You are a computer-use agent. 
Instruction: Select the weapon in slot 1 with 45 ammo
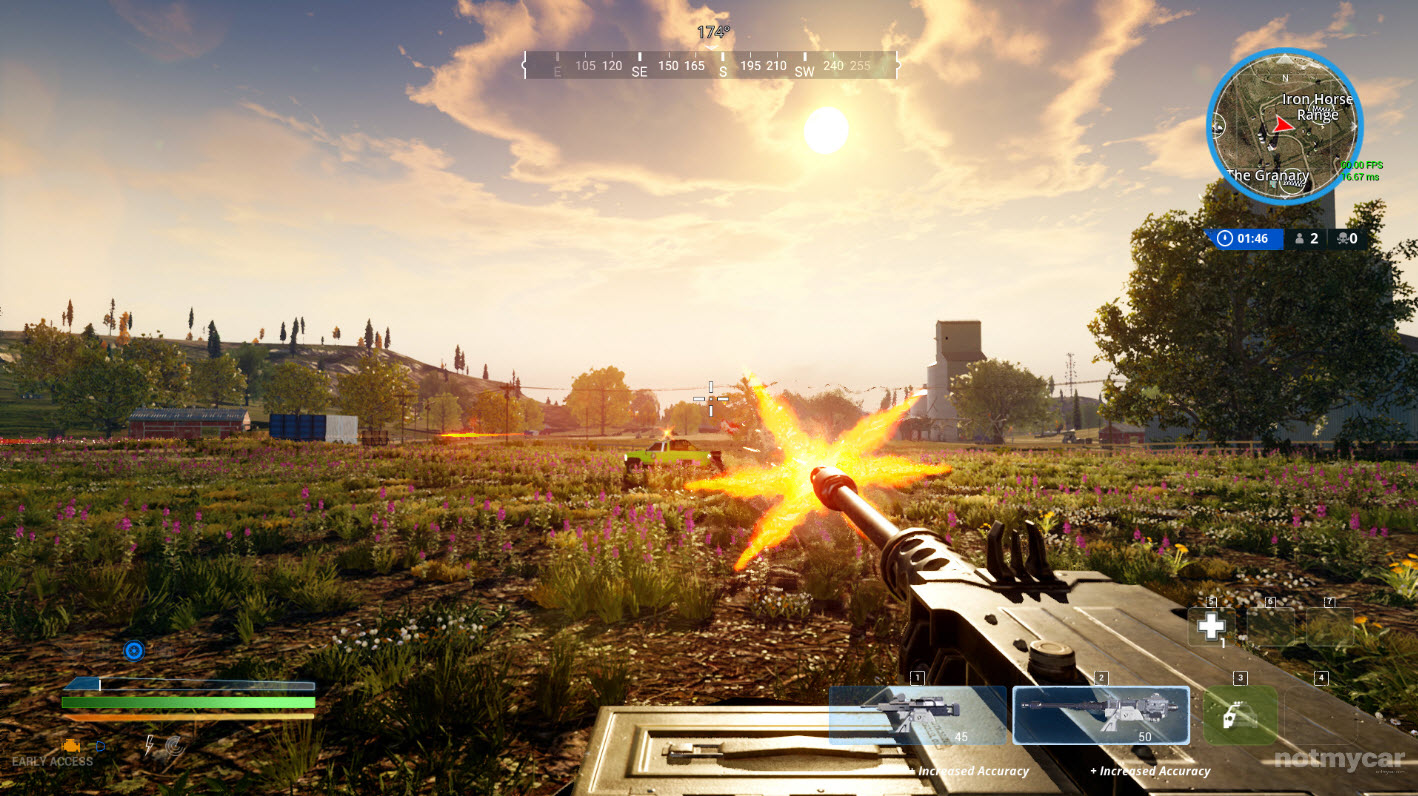(x=917, y=715)
